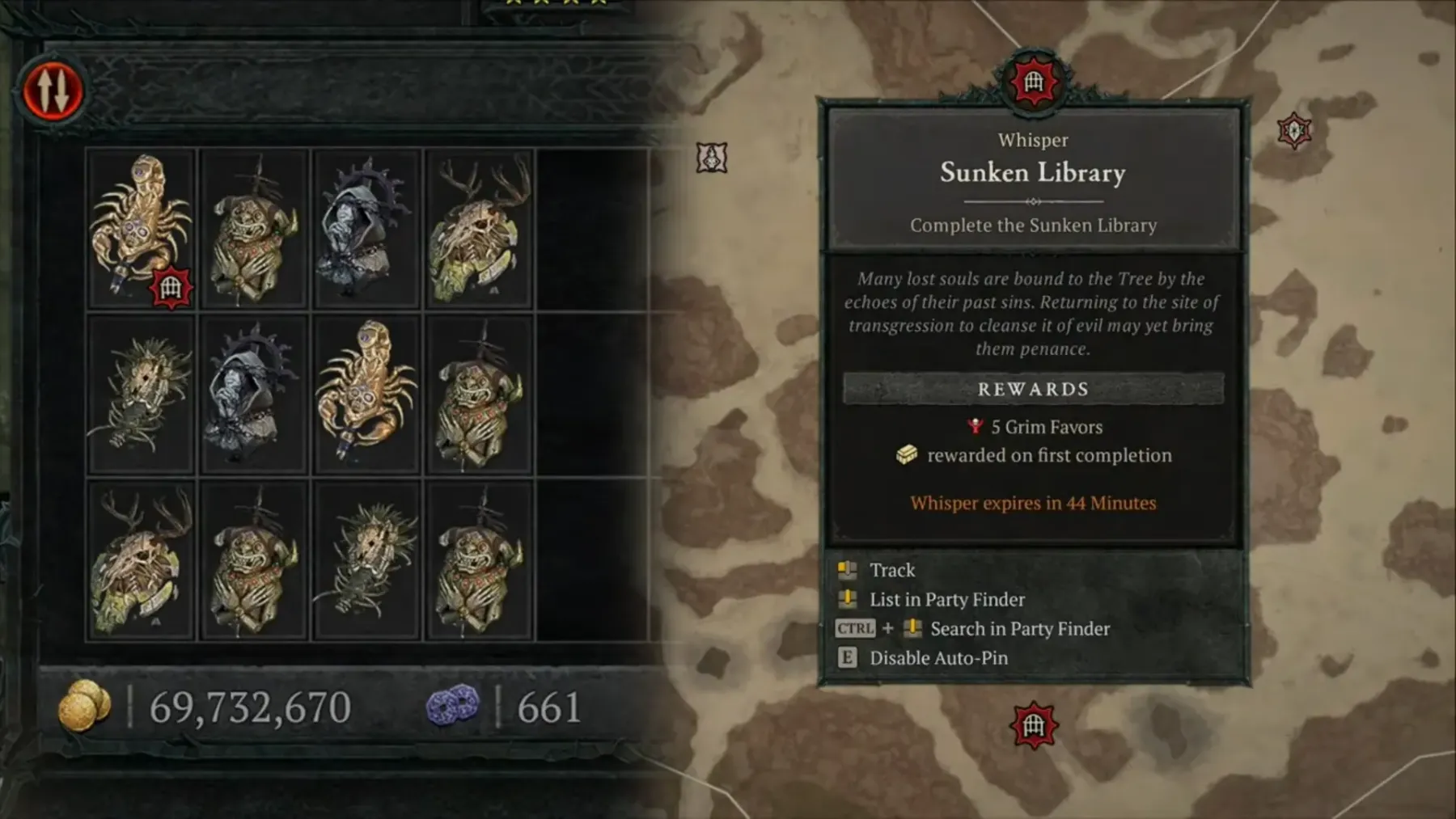Select the red dungeon marker below the tooltip
This screenshot has width=1456, height=819.
[x=1034, y=725]
